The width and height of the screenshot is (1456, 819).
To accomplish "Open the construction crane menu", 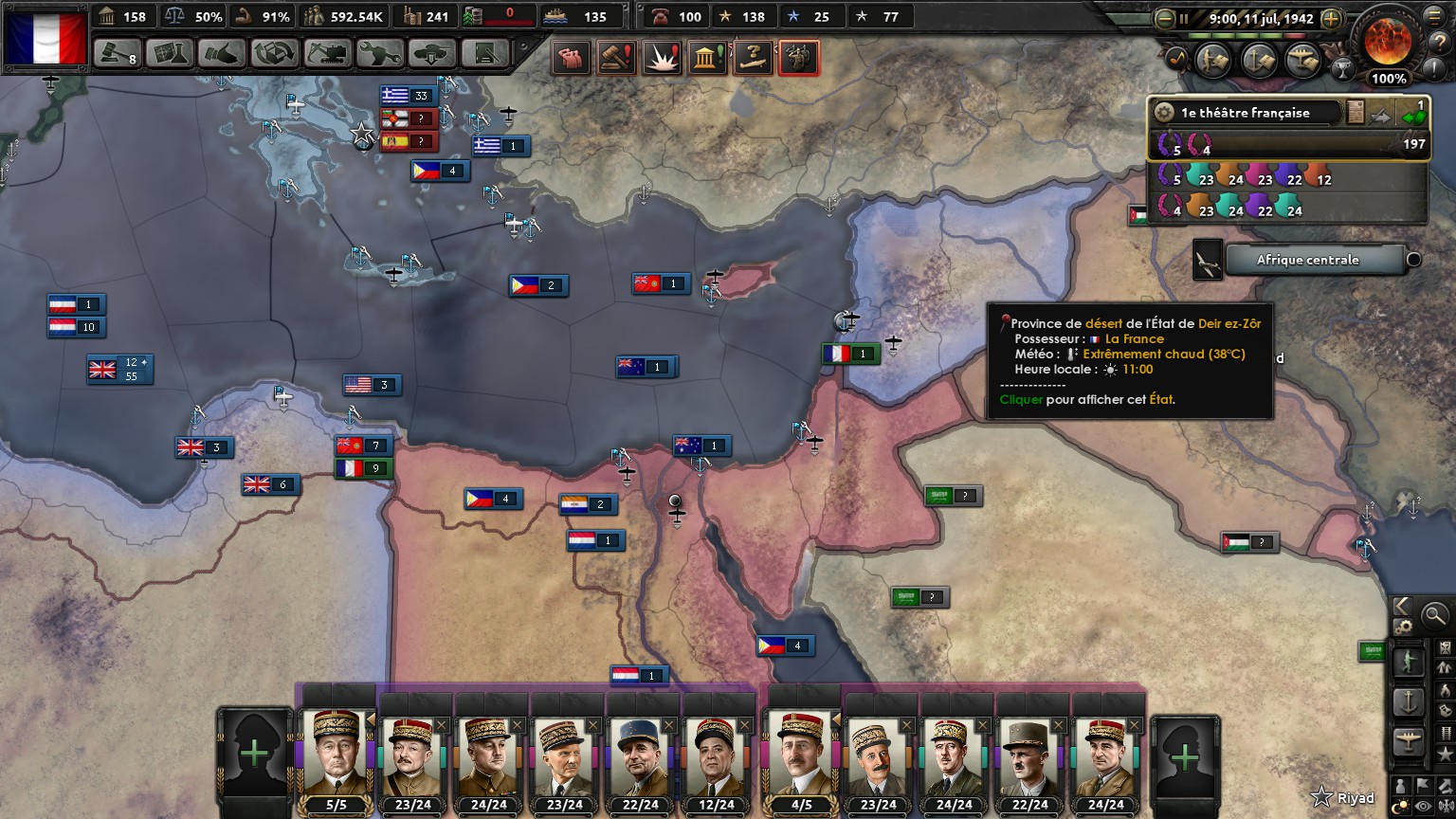I will tap(327, 53).
